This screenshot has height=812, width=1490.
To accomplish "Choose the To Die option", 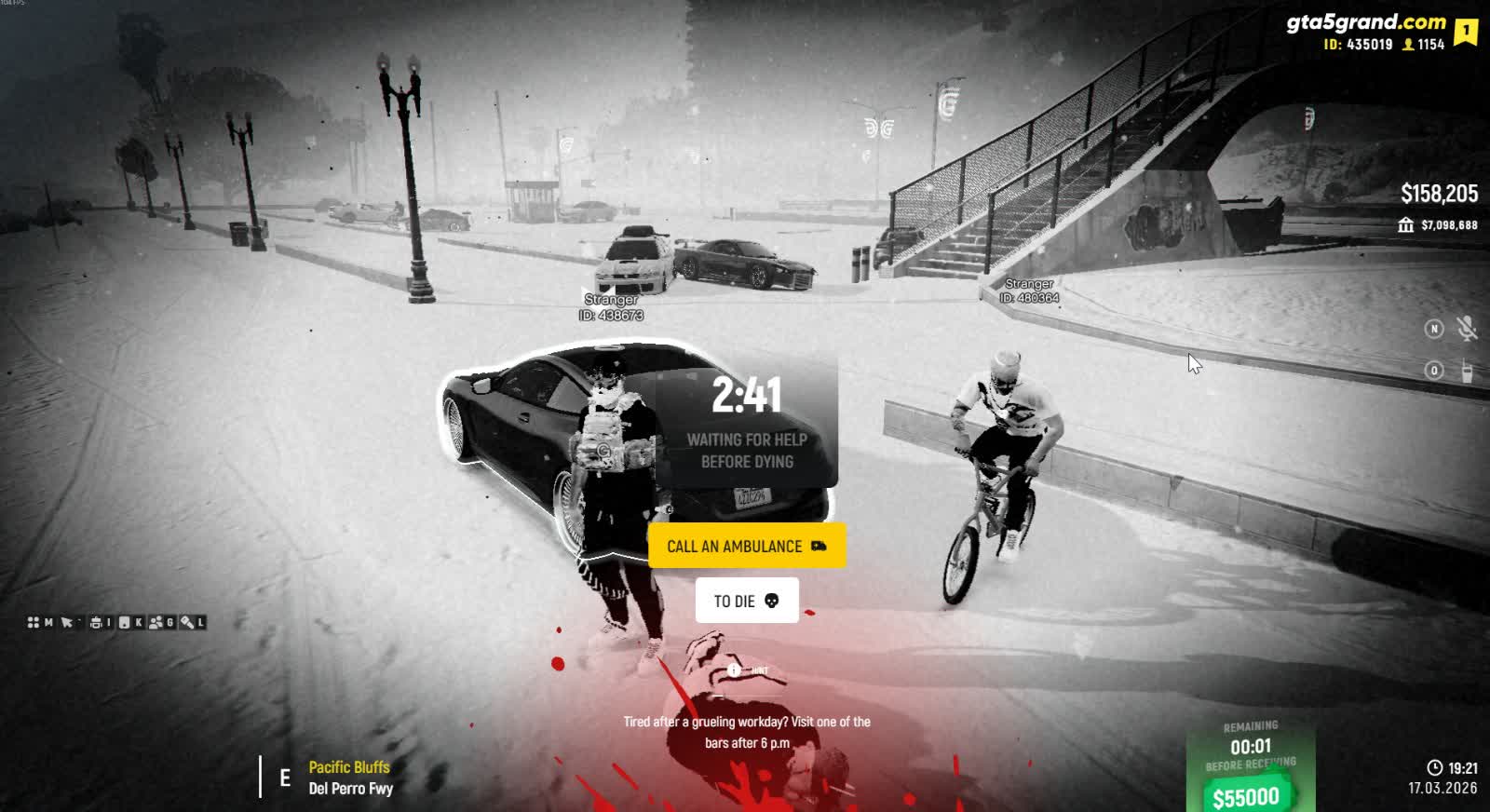I will [x=746, y=601].
